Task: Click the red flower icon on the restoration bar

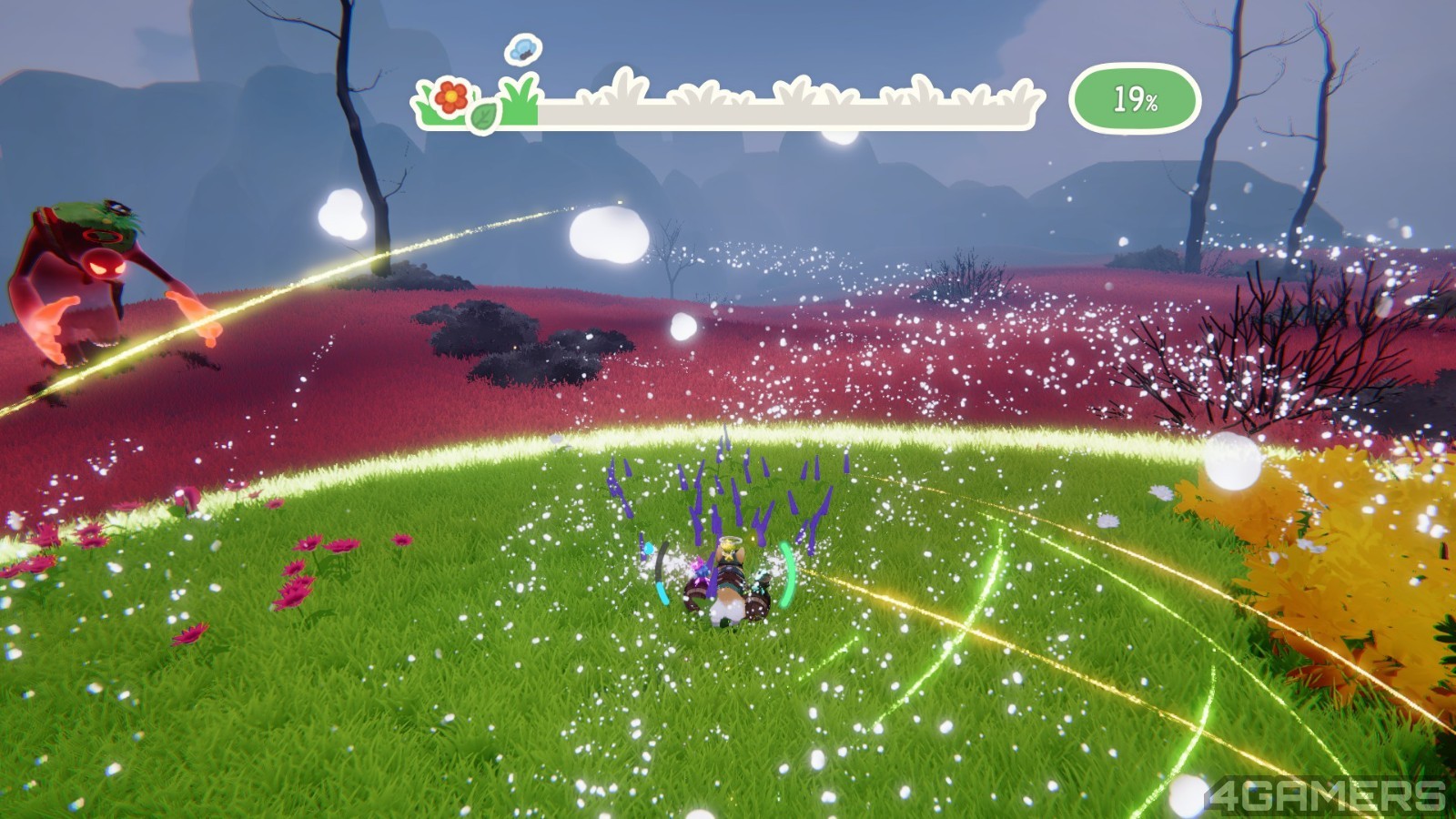Action: pyautogui.click(x=450, y=96)
